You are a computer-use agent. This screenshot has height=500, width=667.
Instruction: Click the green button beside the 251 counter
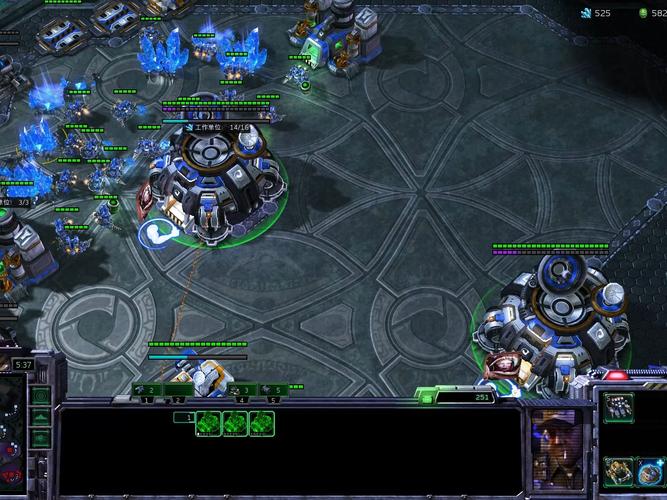427,398
